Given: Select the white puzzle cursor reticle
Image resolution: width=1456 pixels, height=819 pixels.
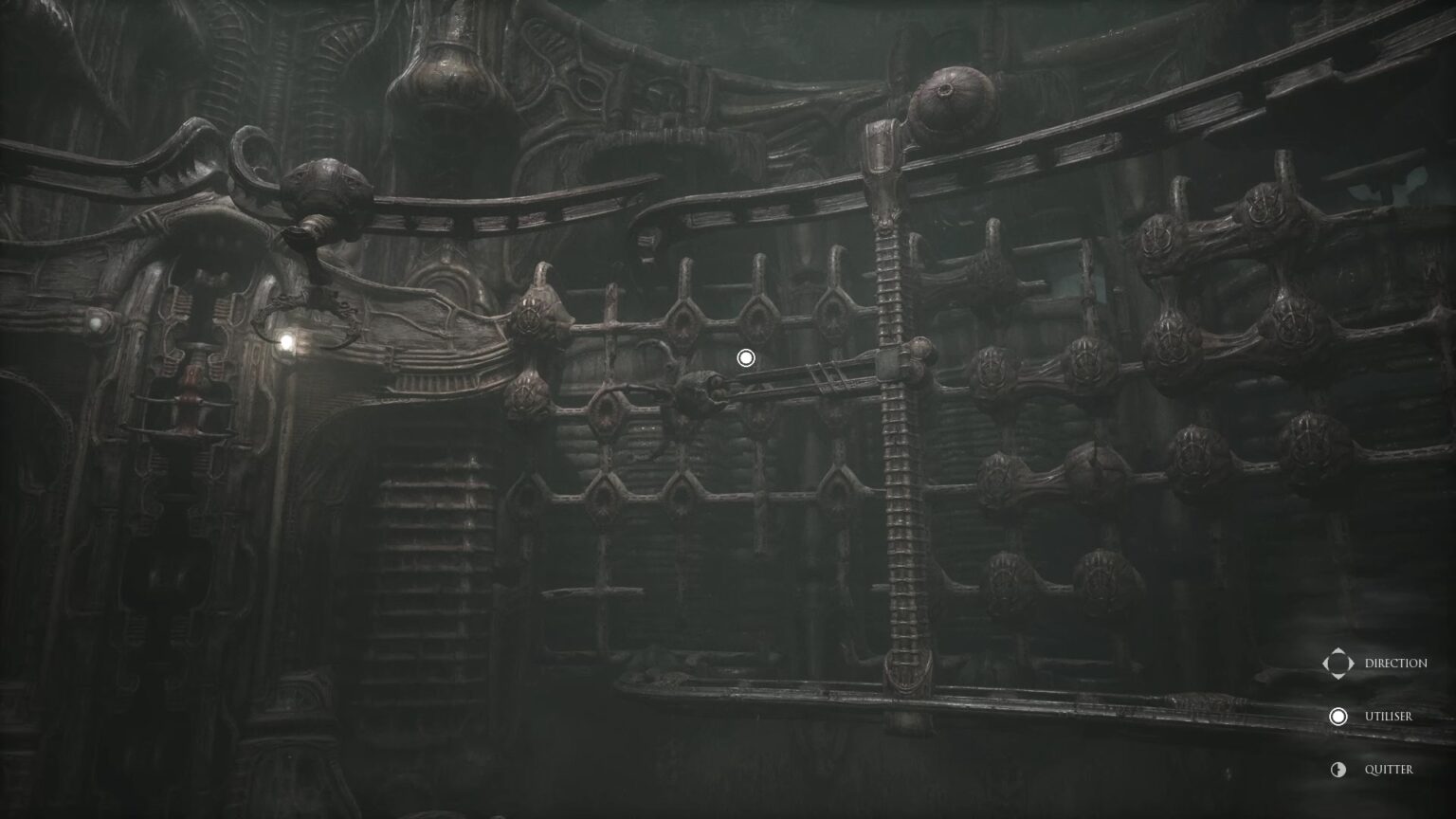Looking at the screenshot, I should pos(745,357).
